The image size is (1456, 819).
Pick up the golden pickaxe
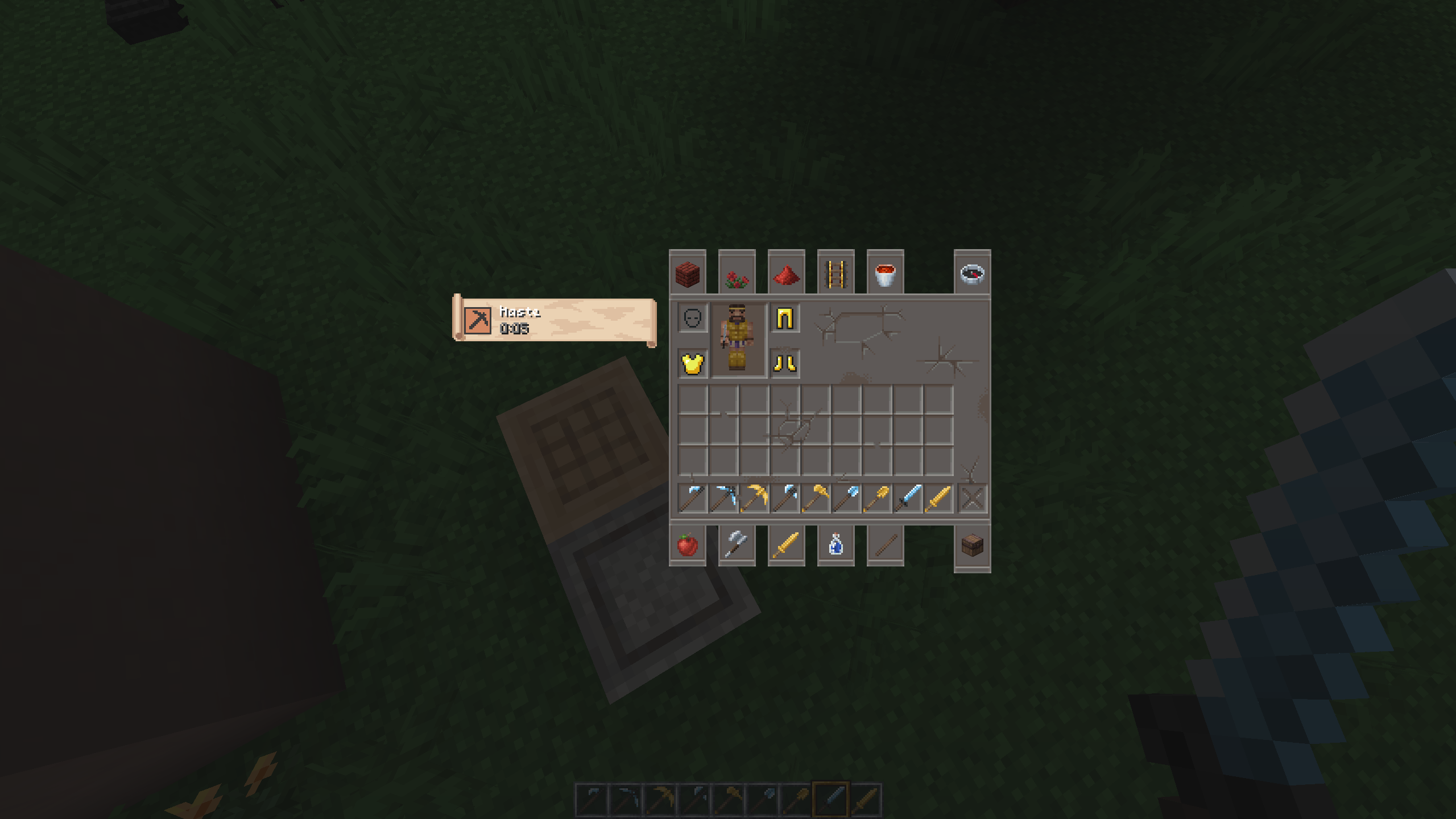pos(754,499)
